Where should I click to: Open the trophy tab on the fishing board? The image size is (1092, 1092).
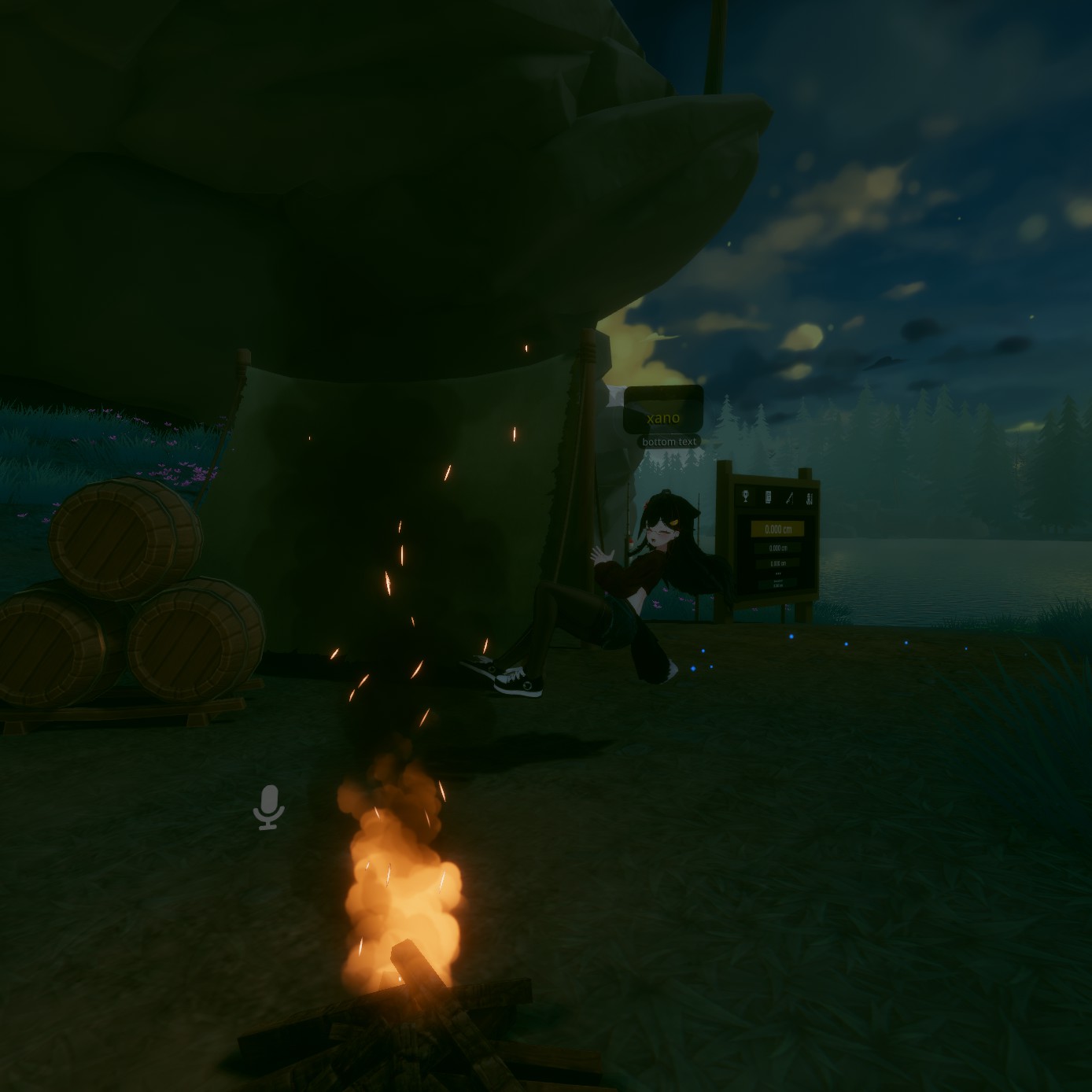tap(745, 496)
